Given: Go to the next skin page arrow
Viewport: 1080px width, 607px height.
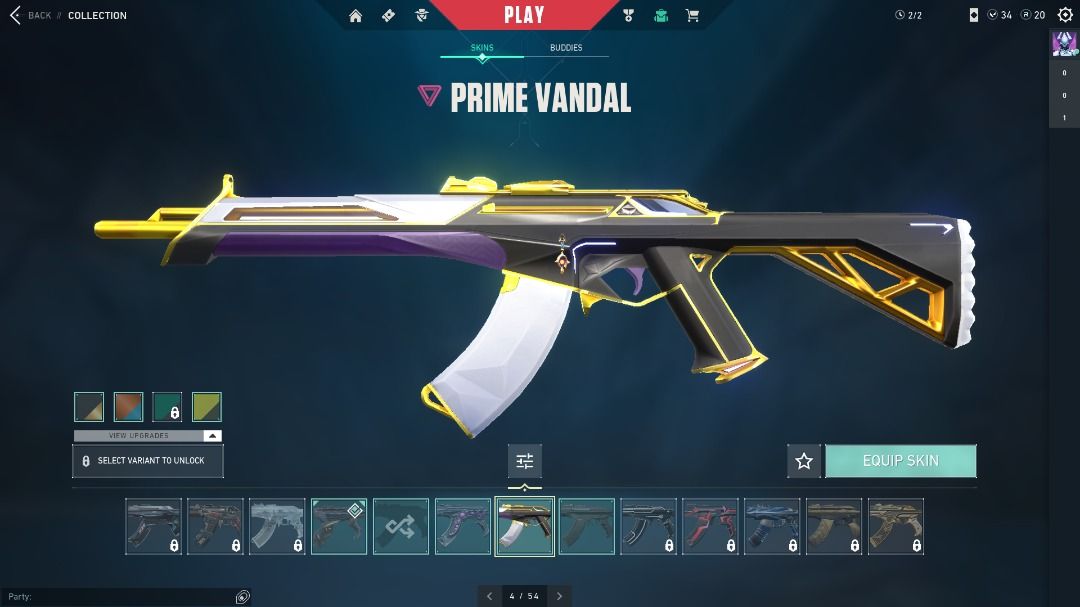Looking at the screenshot, I should [560, 596].
